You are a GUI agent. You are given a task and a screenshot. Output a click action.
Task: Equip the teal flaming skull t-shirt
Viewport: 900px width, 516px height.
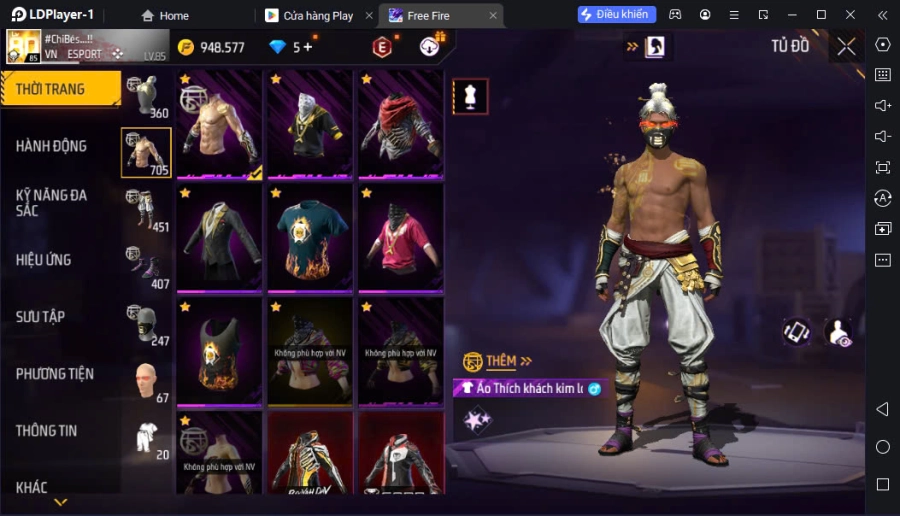coord(311,239)
